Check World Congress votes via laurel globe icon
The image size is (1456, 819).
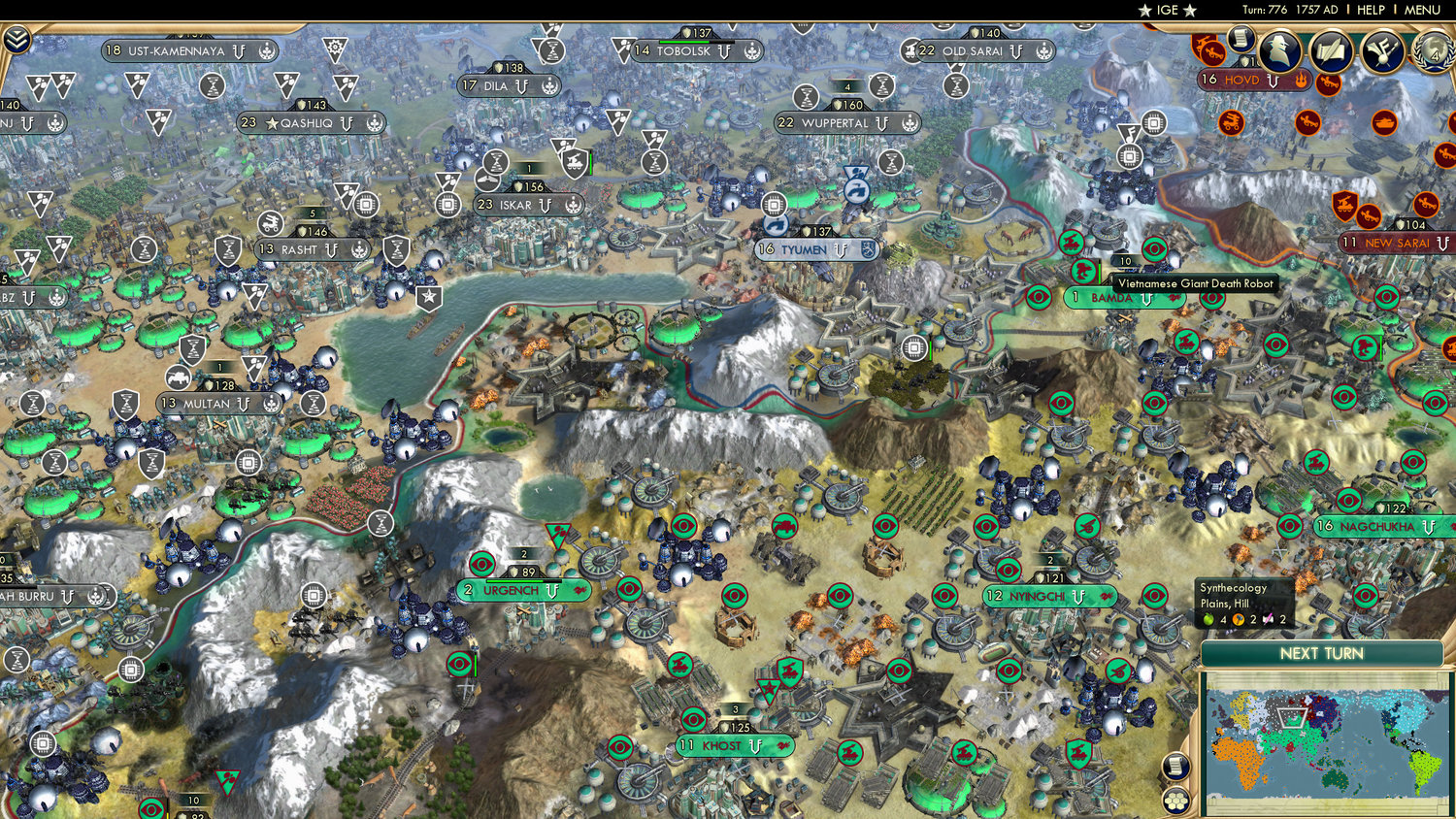pos(1434,50)
